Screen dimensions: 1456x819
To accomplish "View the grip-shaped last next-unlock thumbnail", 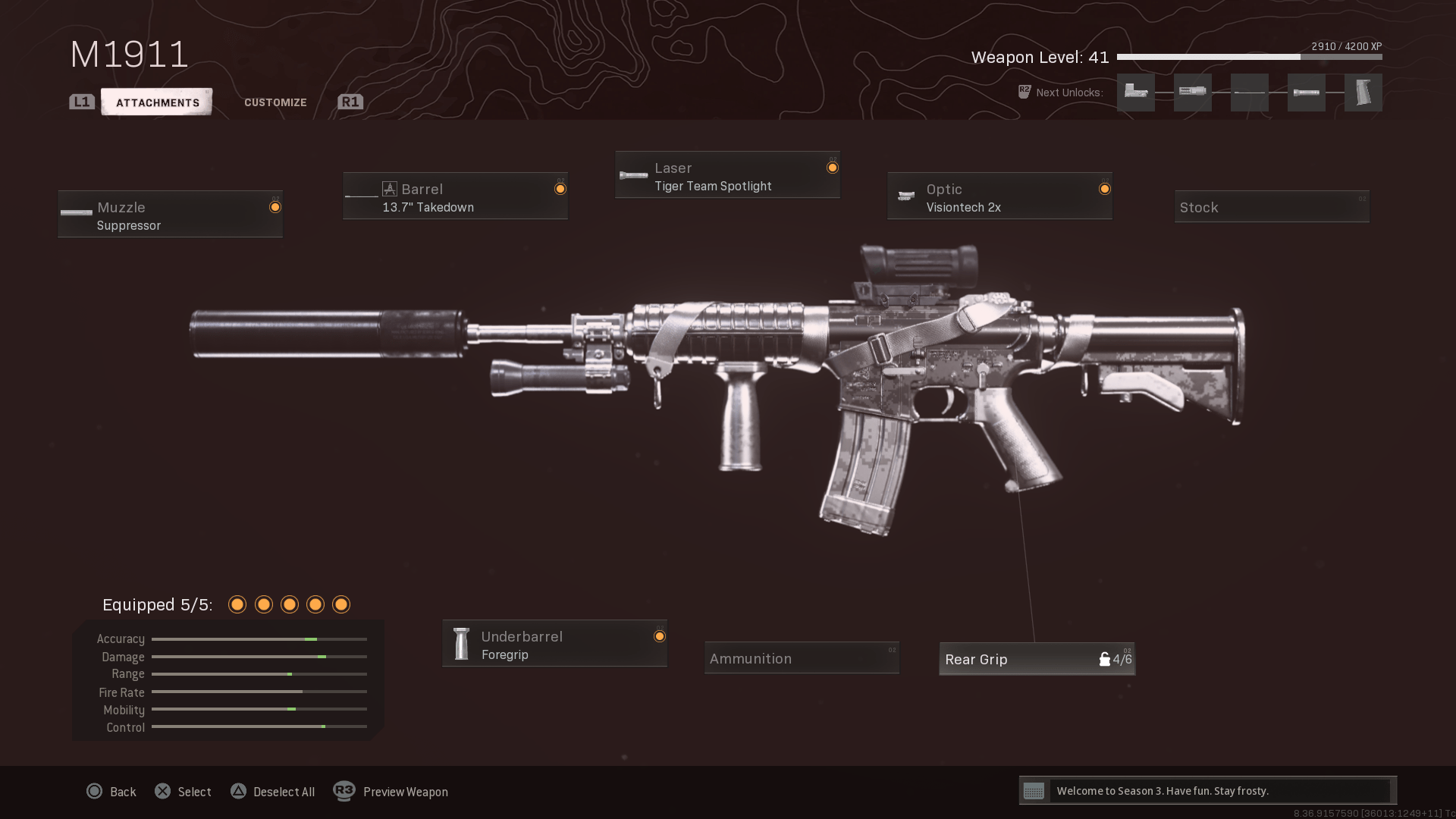I will 1363,93.
